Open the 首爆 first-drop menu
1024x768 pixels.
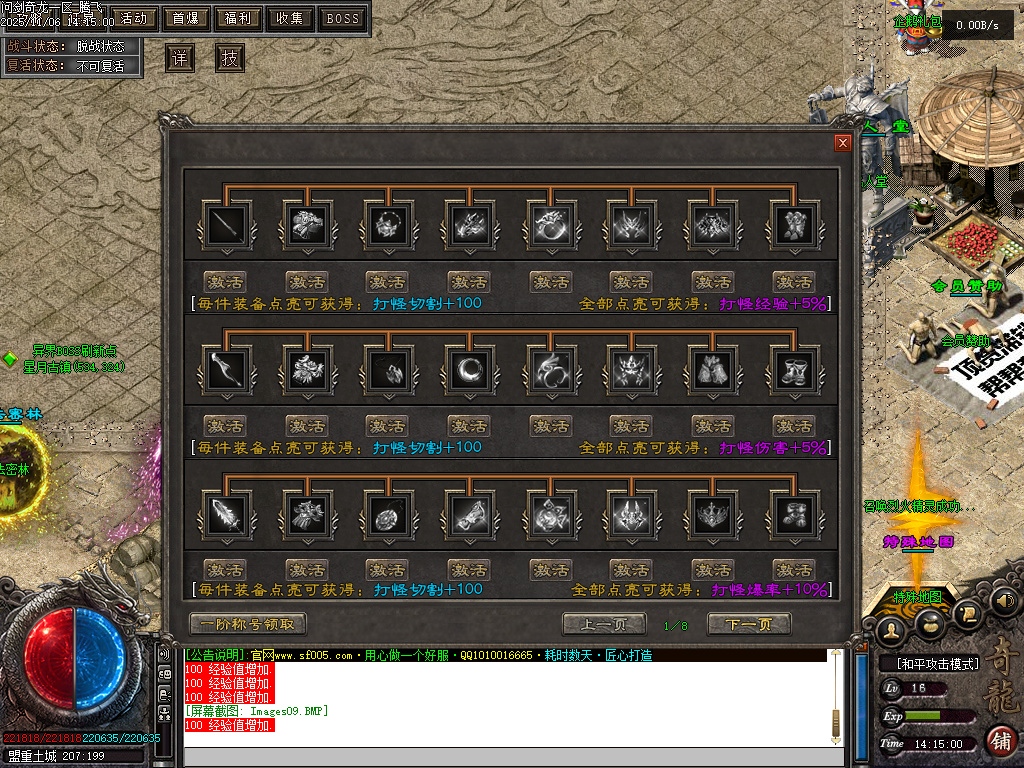pos(186,18)
